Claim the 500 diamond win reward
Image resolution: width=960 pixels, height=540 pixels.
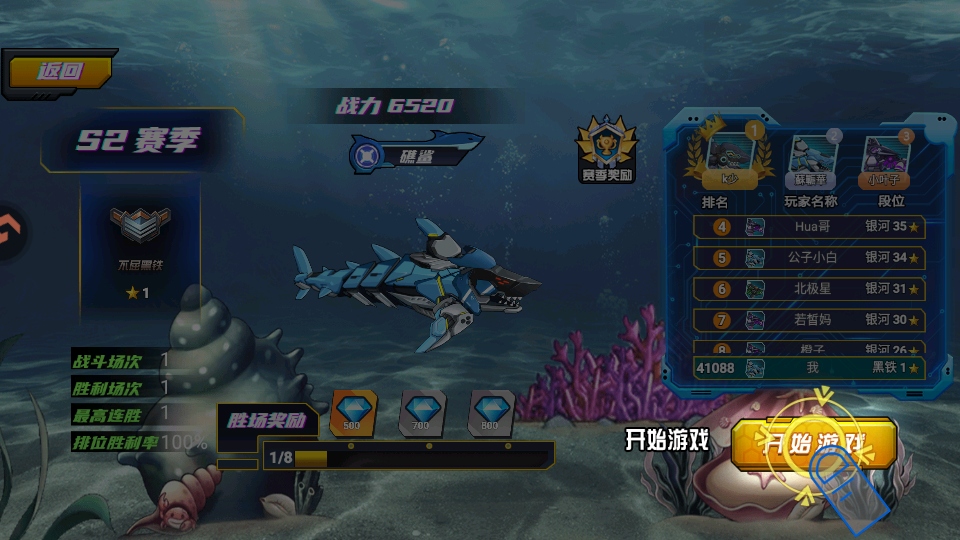(x=351, y=412)
